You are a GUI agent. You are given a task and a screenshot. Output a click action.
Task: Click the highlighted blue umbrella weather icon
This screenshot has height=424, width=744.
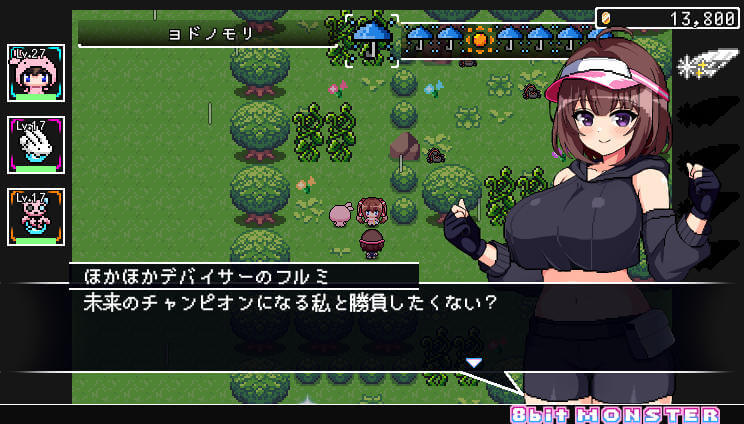pyautogui.click(x=371, y=39)
